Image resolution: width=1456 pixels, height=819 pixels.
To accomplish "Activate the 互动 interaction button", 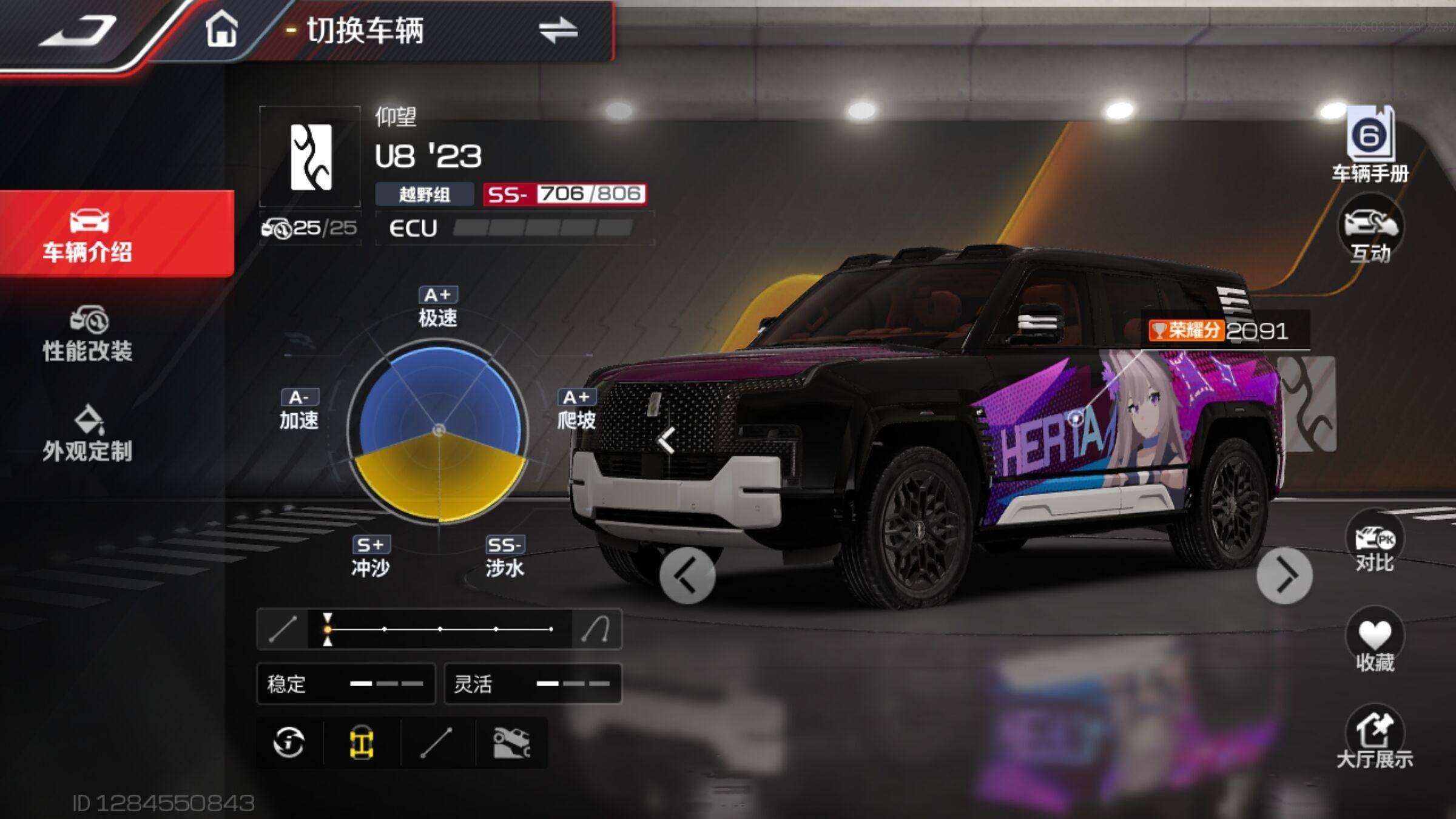I will click(1370, 232).
